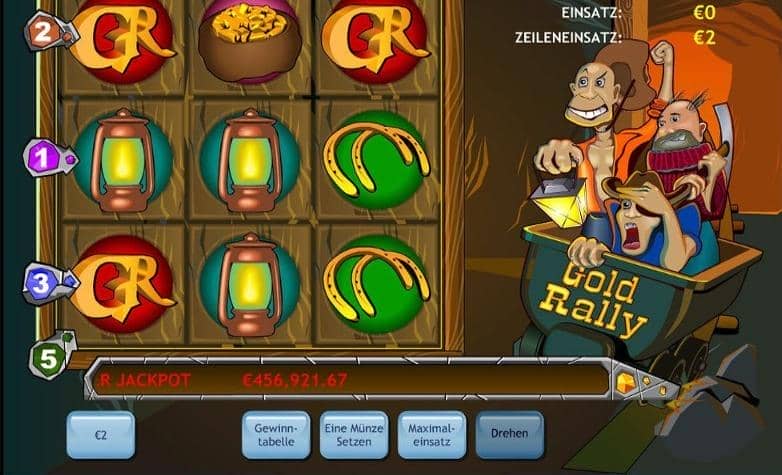Screen dimensions: 782x475
Task: Open the Gewinntabelle paytable
Action: pos(275,435)
